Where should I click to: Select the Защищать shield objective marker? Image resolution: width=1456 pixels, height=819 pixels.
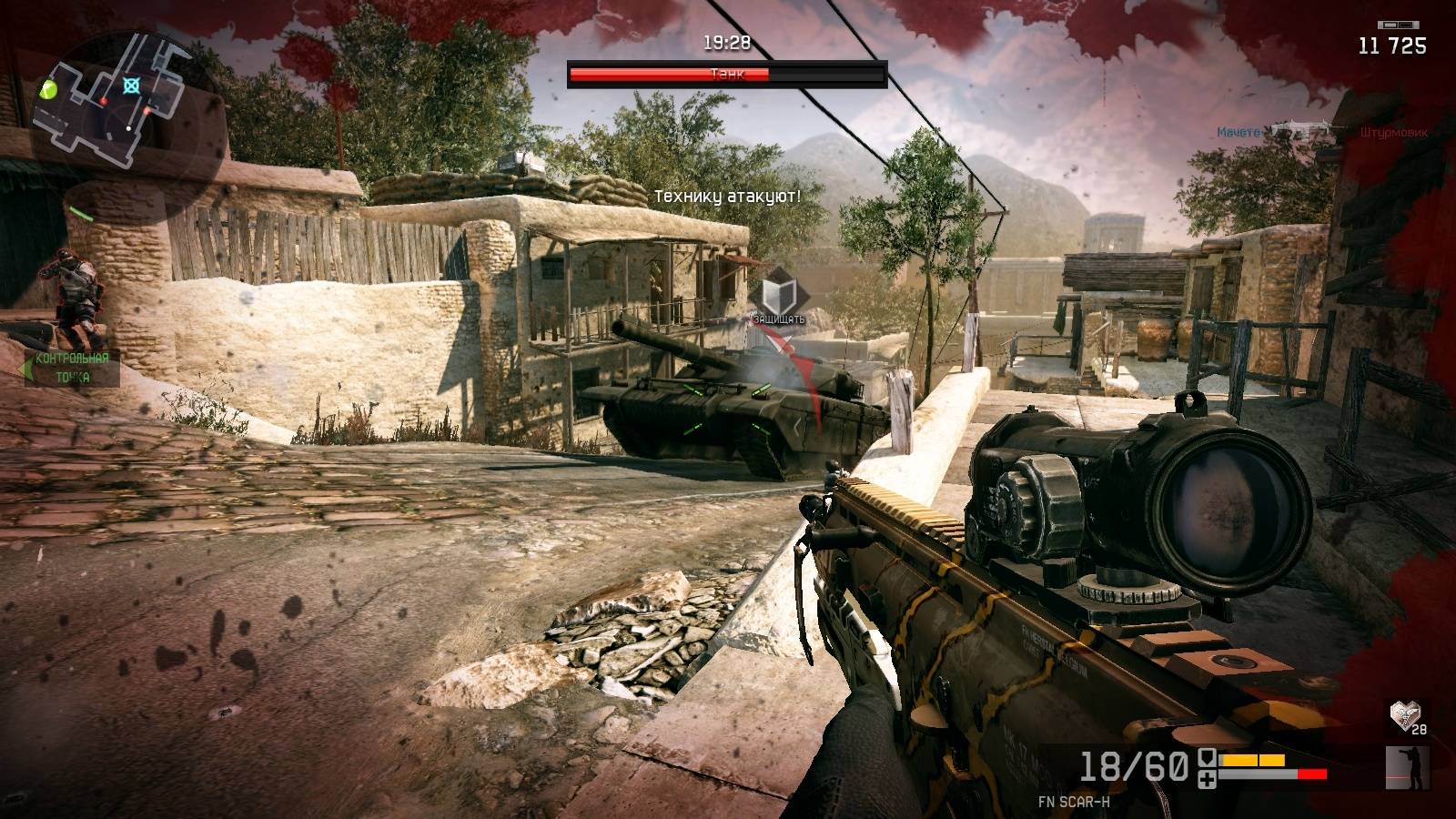click(x=778, y=295)
